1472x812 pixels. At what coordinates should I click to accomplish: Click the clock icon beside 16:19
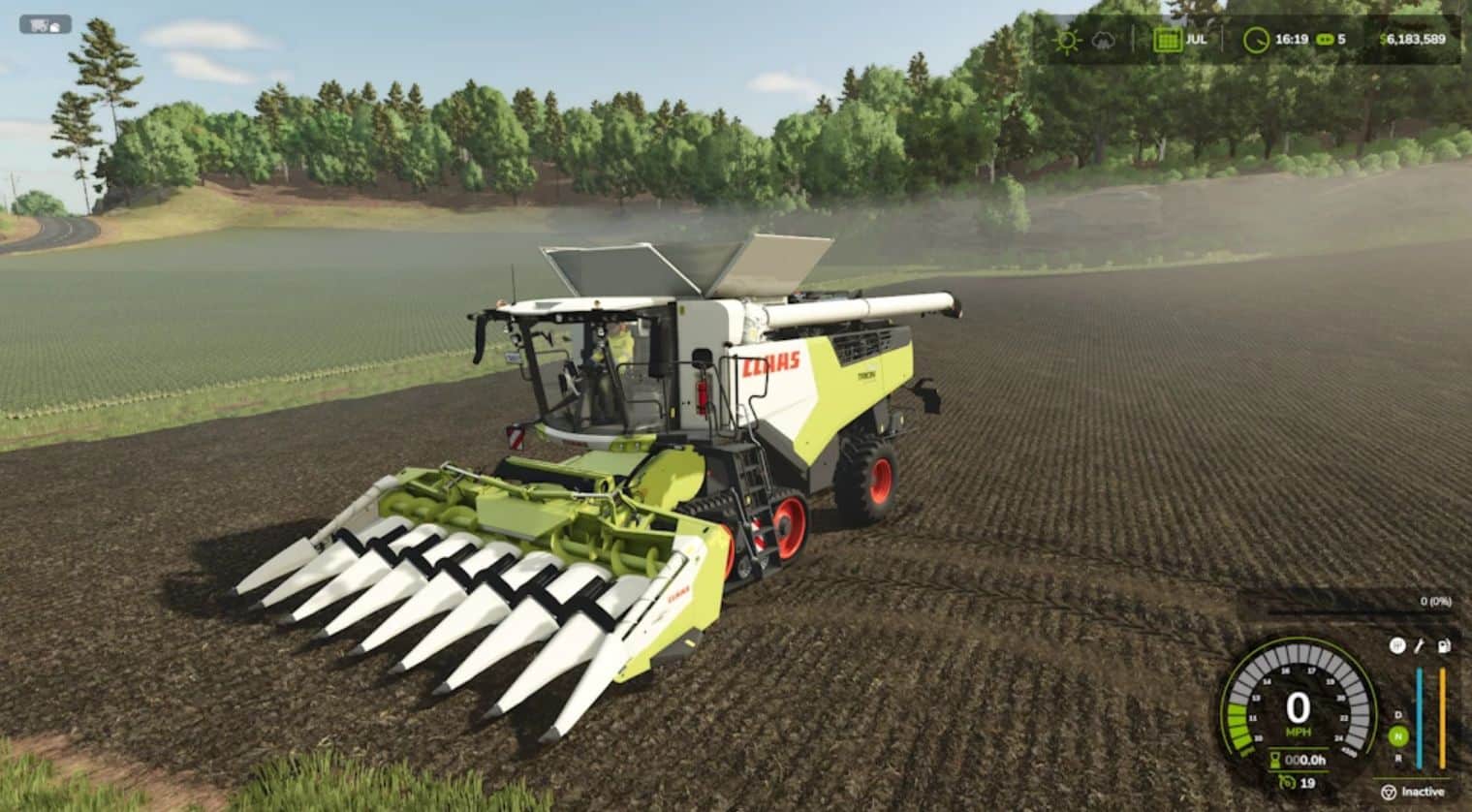[1254, 42]
